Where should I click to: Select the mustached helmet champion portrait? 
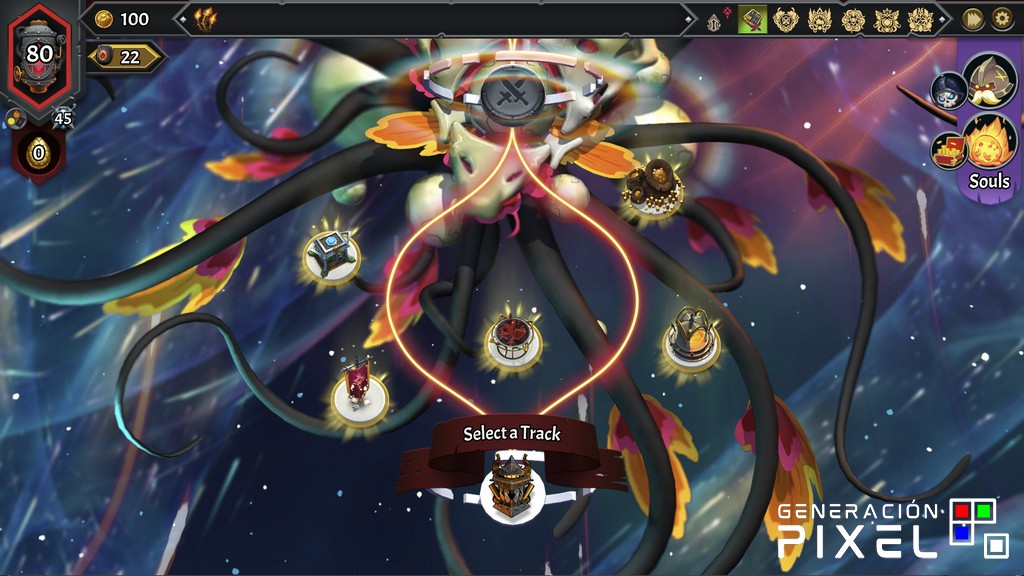tap(989, 81)
